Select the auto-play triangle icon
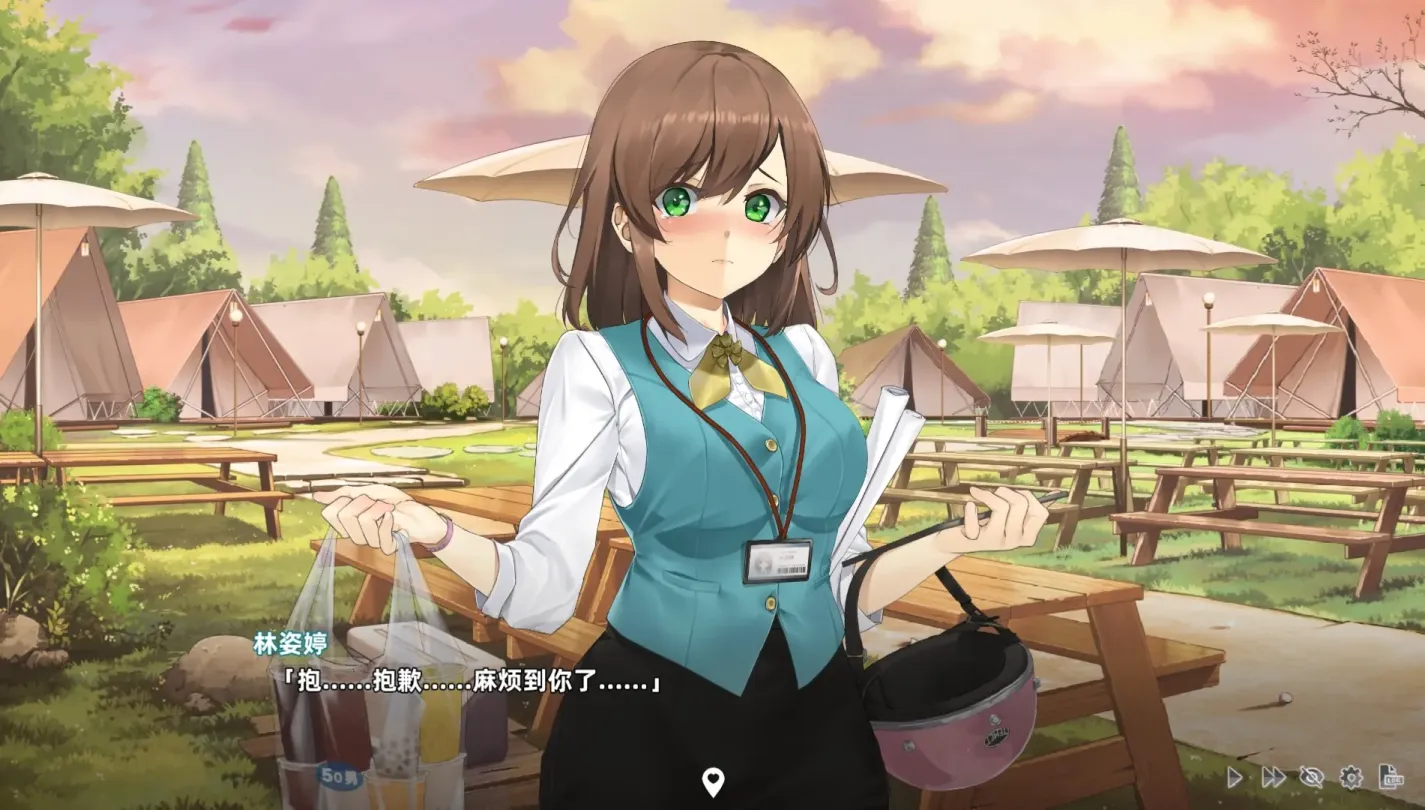 point(1236,777)
